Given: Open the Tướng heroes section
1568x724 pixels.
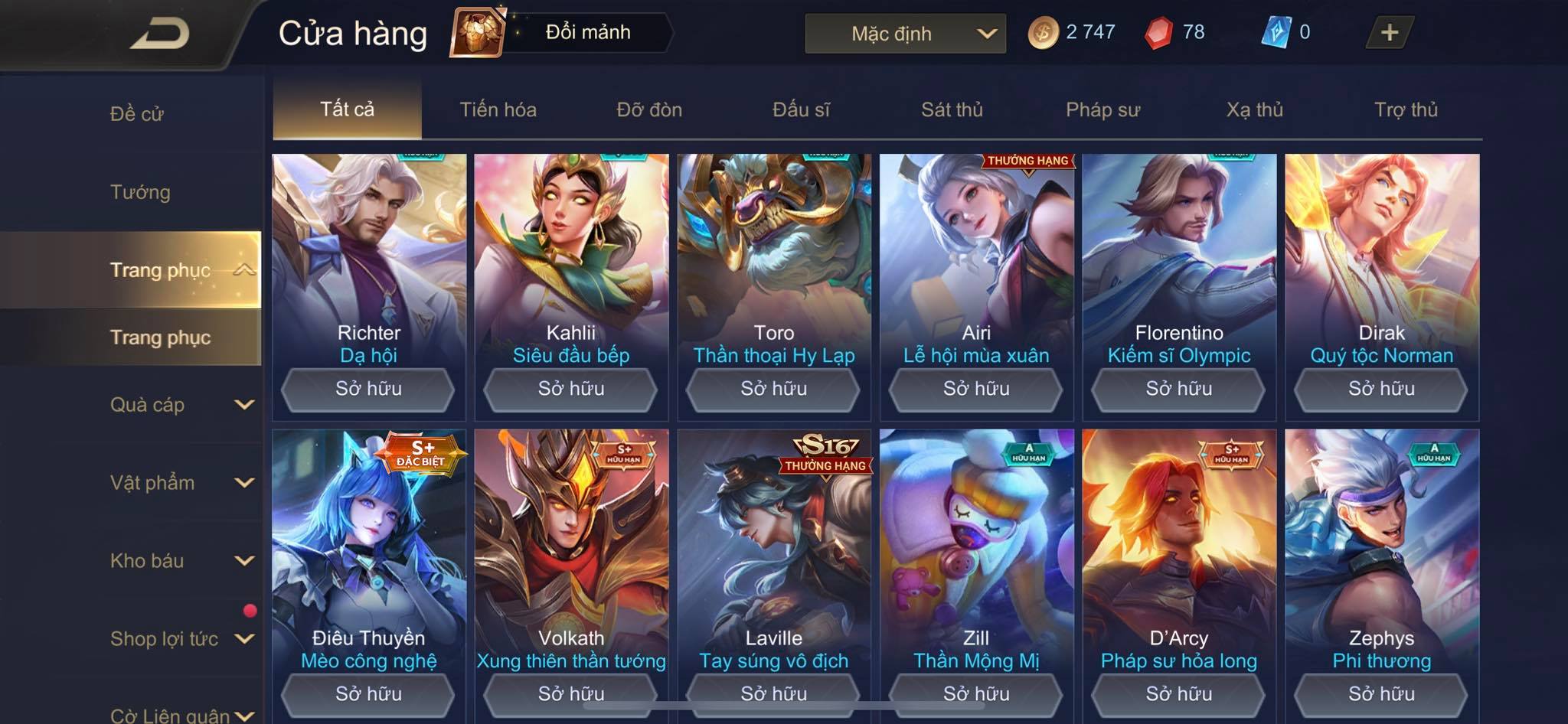Looking at the screenshot, I should tap(140, 192).
